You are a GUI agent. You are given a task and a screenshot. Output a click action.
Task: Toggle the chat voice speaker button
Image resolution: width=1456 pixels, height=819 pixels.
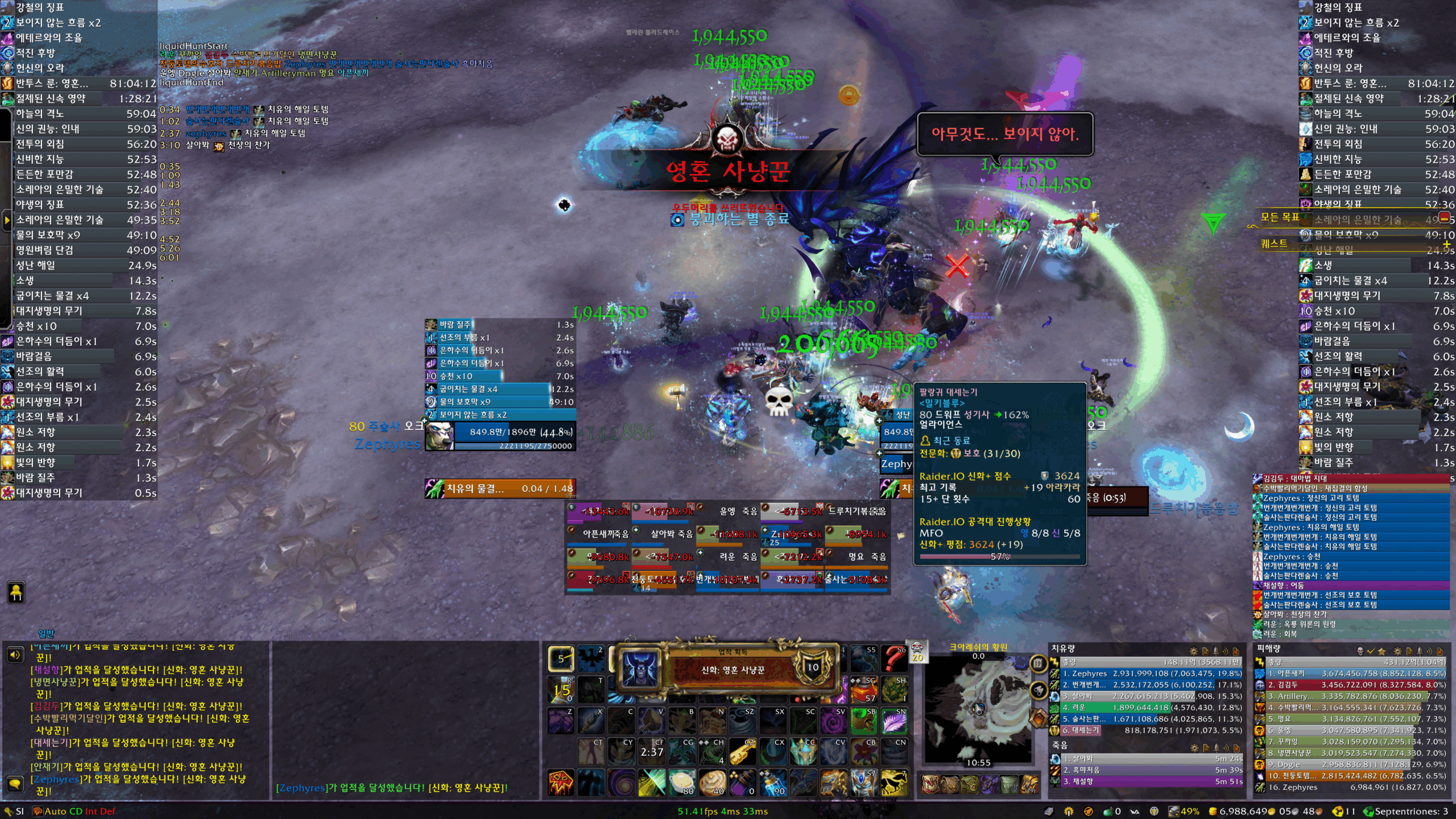click(15, 655)
